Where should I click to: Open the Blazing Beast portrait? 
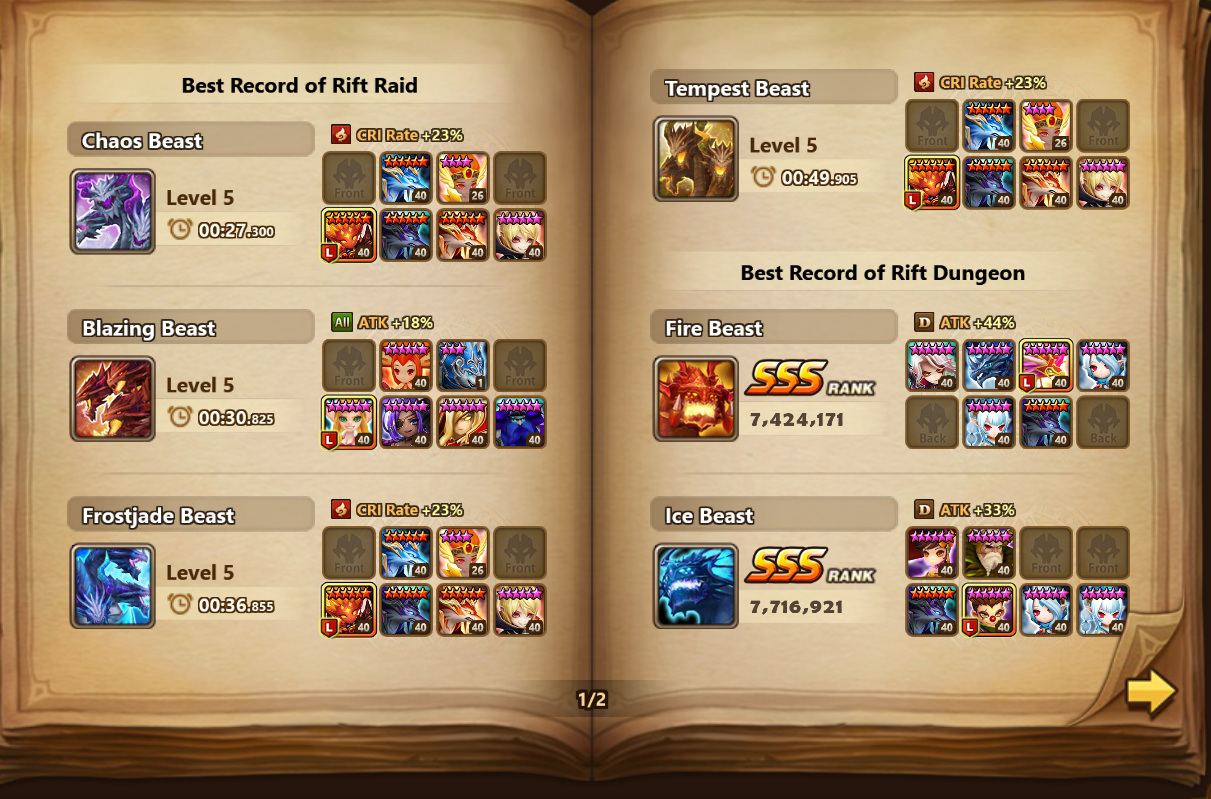113,398
